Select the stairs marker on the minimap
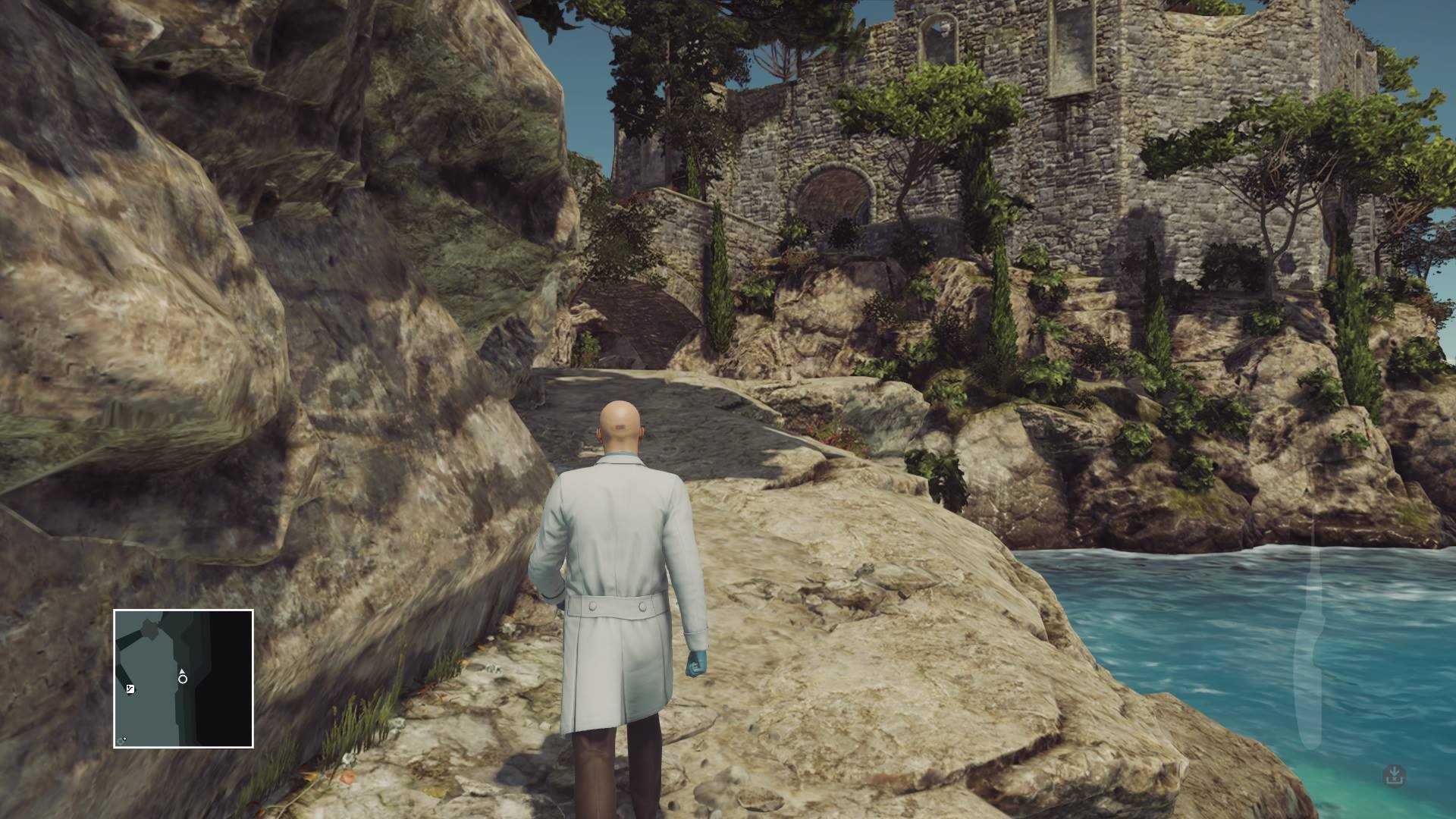Viewport: 1456px width, 819px height. coord(130,689)
